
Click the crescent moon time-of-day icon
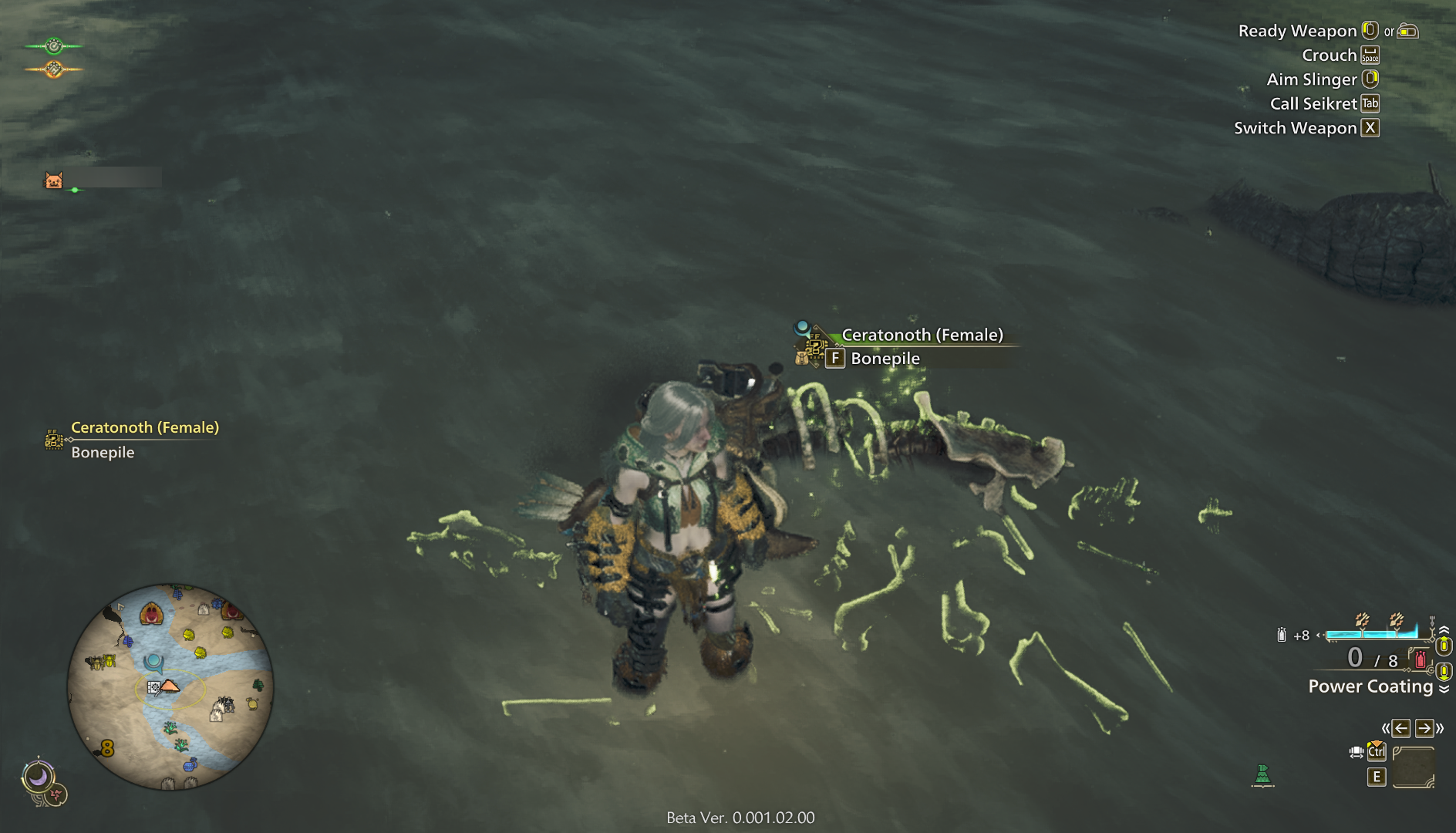tap(38, 776)
